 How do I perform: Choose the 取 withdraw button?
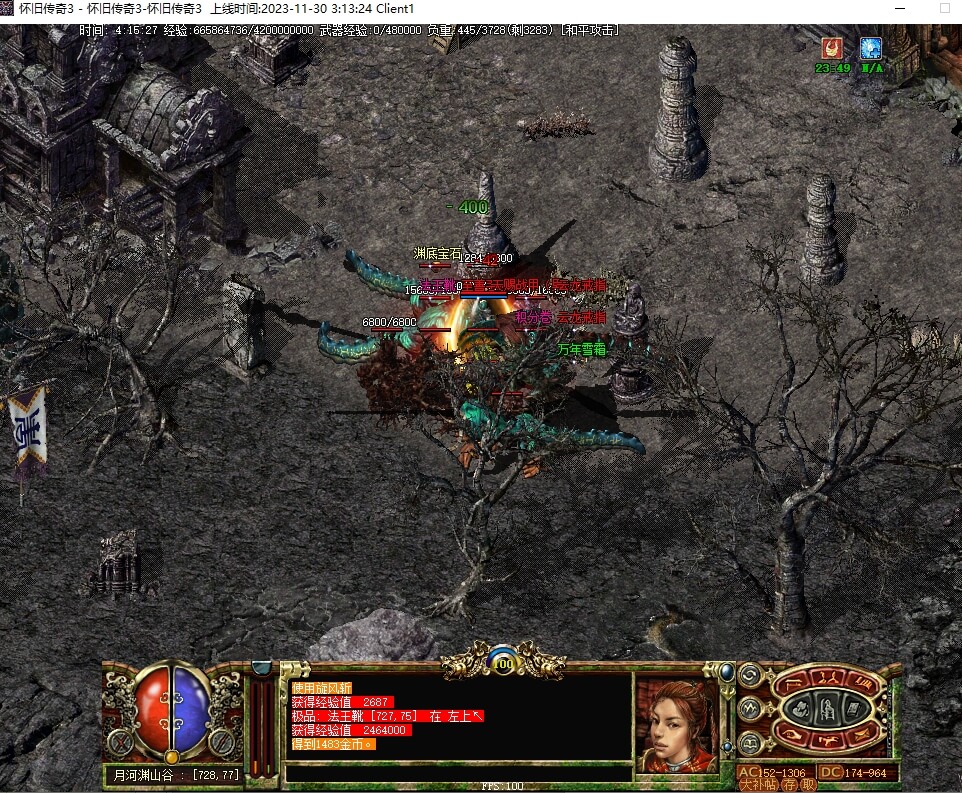(808, 785)
